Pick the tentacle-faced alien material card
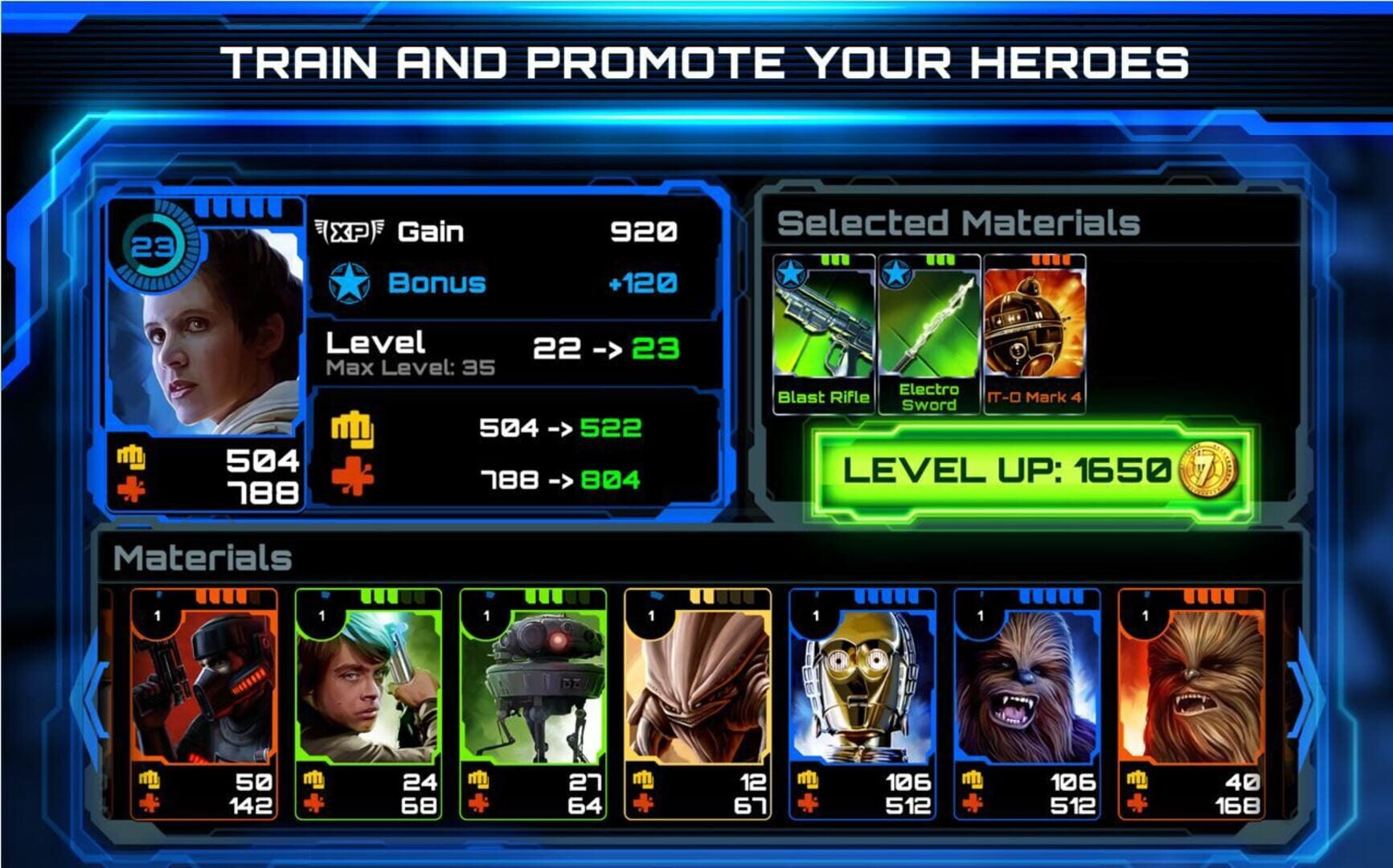 (x=698, y=703)
